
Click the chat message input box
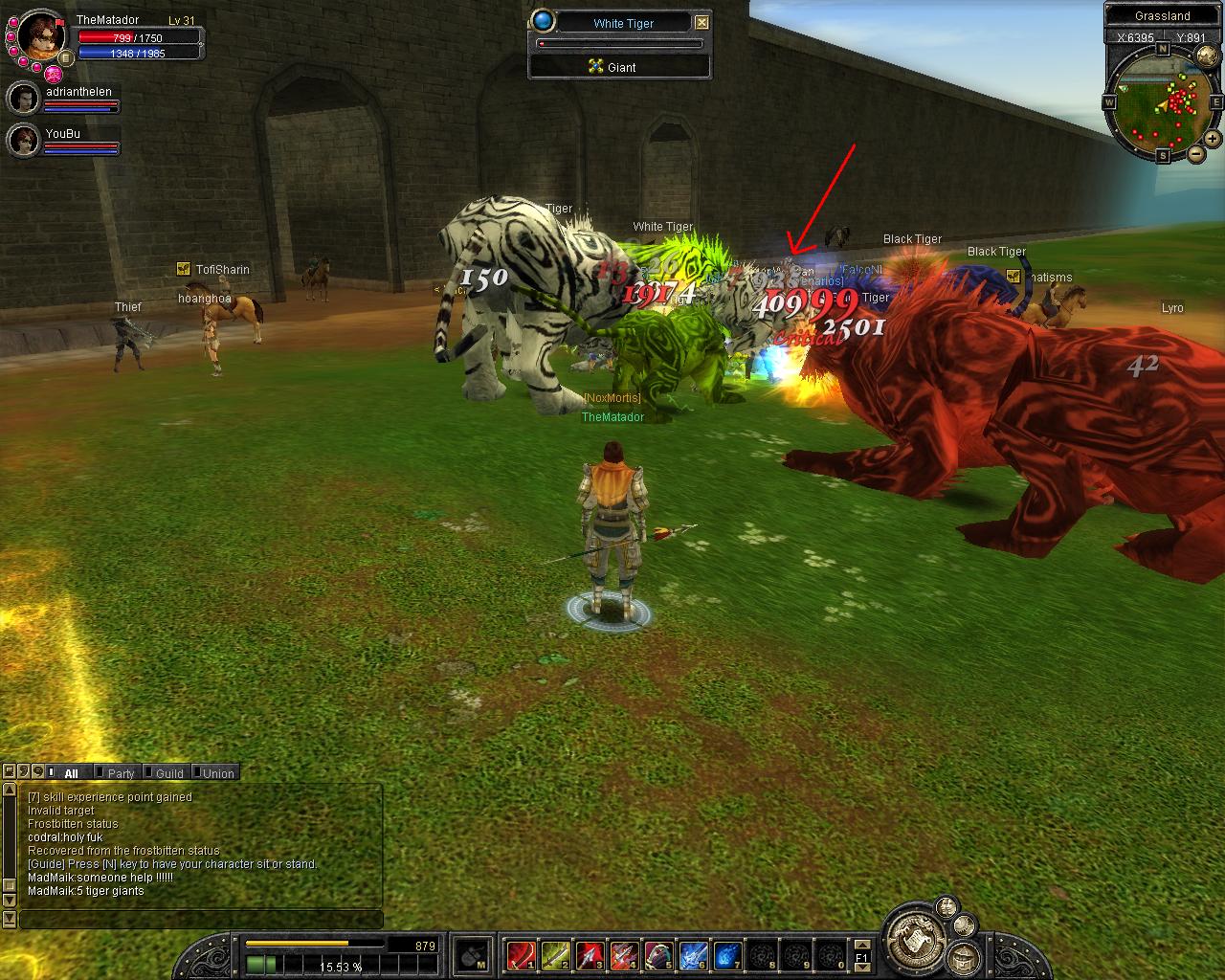(201, 920)
